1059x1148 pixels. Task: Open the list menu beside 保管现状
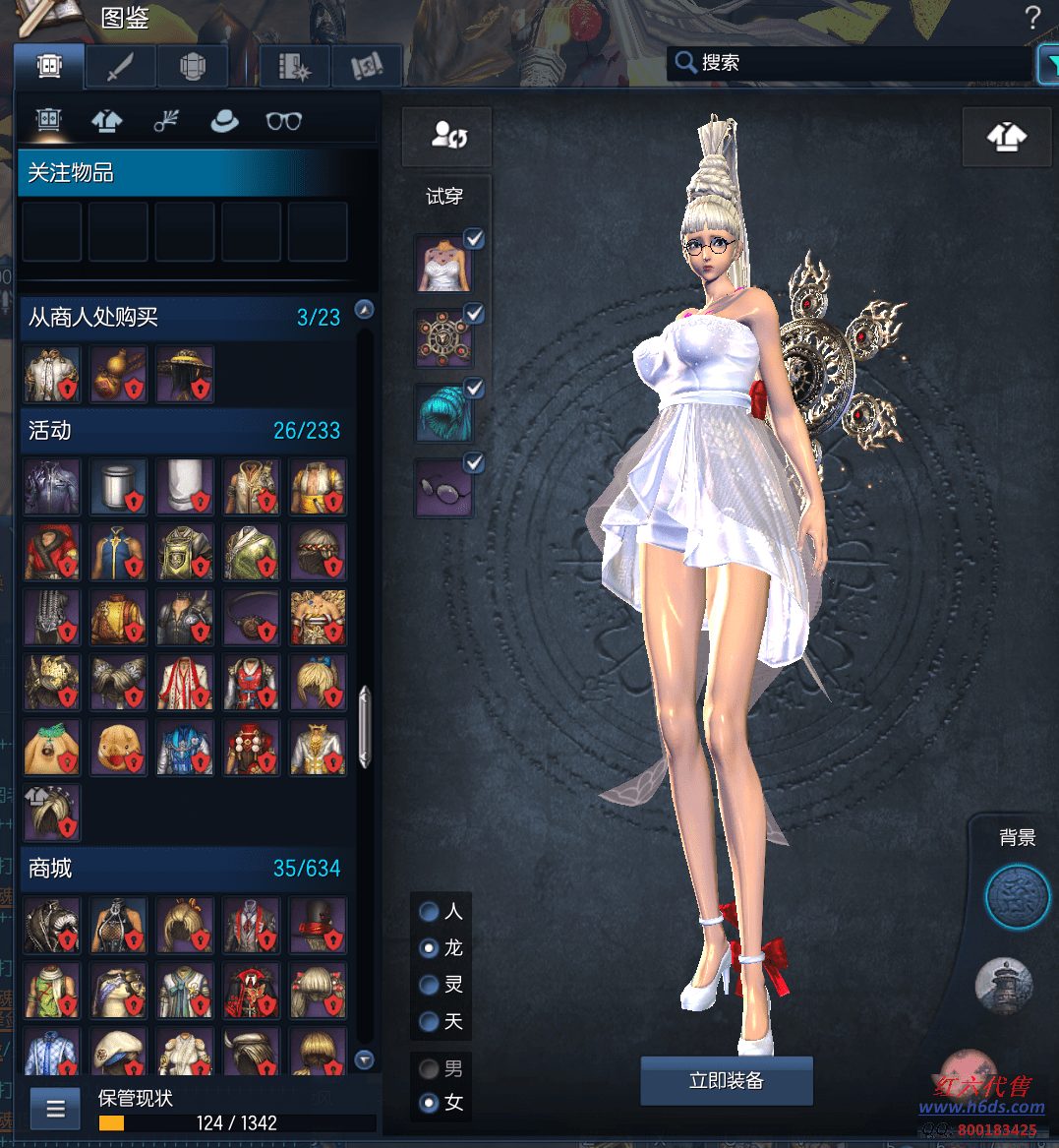click(55, 1109)
